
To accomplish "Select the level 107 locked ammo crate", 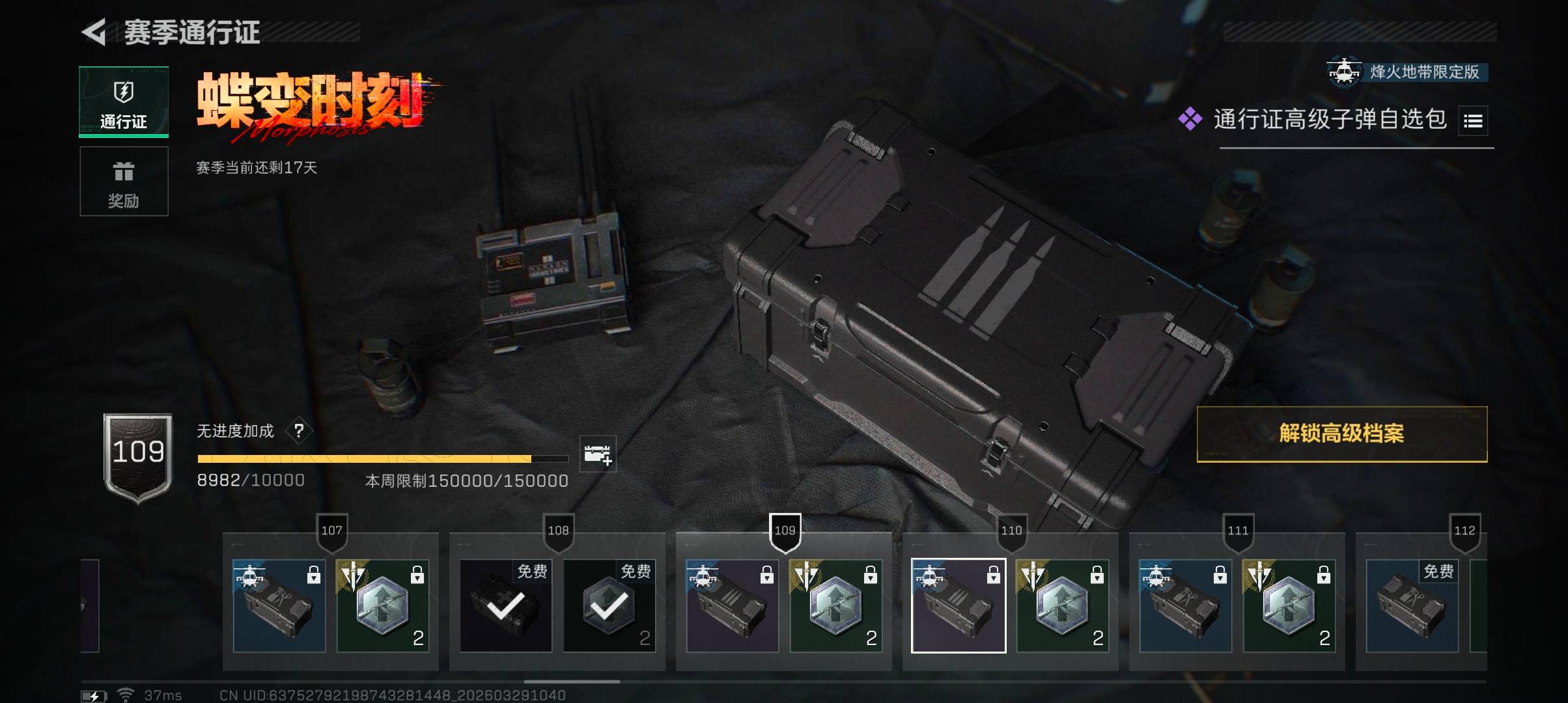I will [279, 606].
